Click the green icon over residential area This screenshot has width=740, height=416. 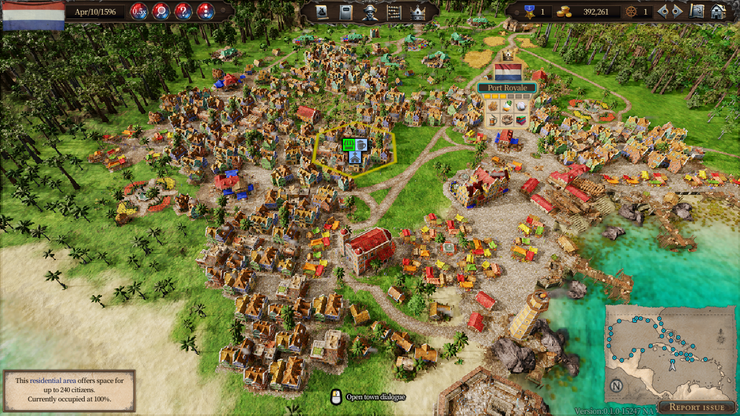[349, 145]
